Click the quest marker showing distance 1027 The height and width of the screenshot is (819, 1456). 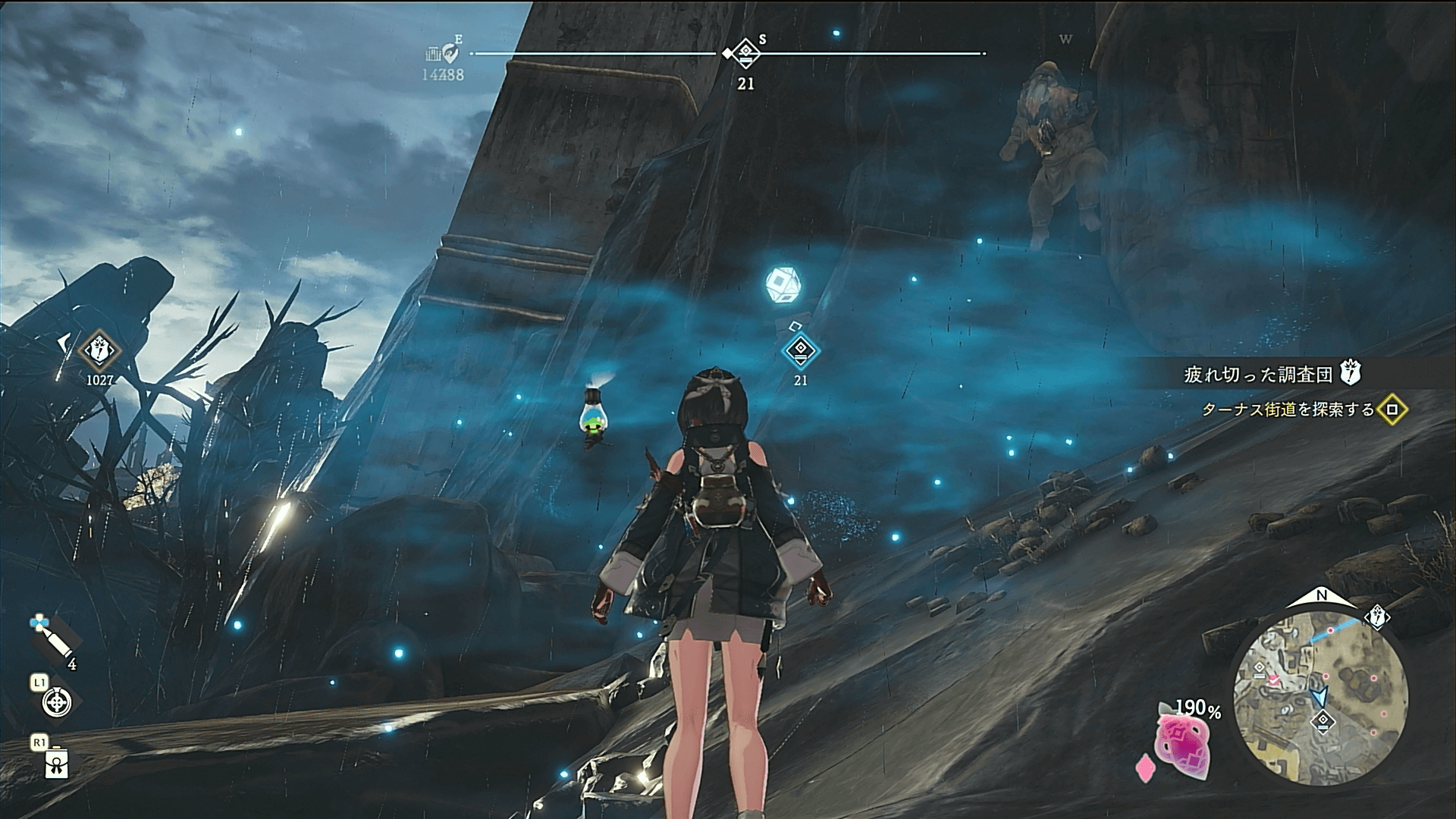point(99,350)
